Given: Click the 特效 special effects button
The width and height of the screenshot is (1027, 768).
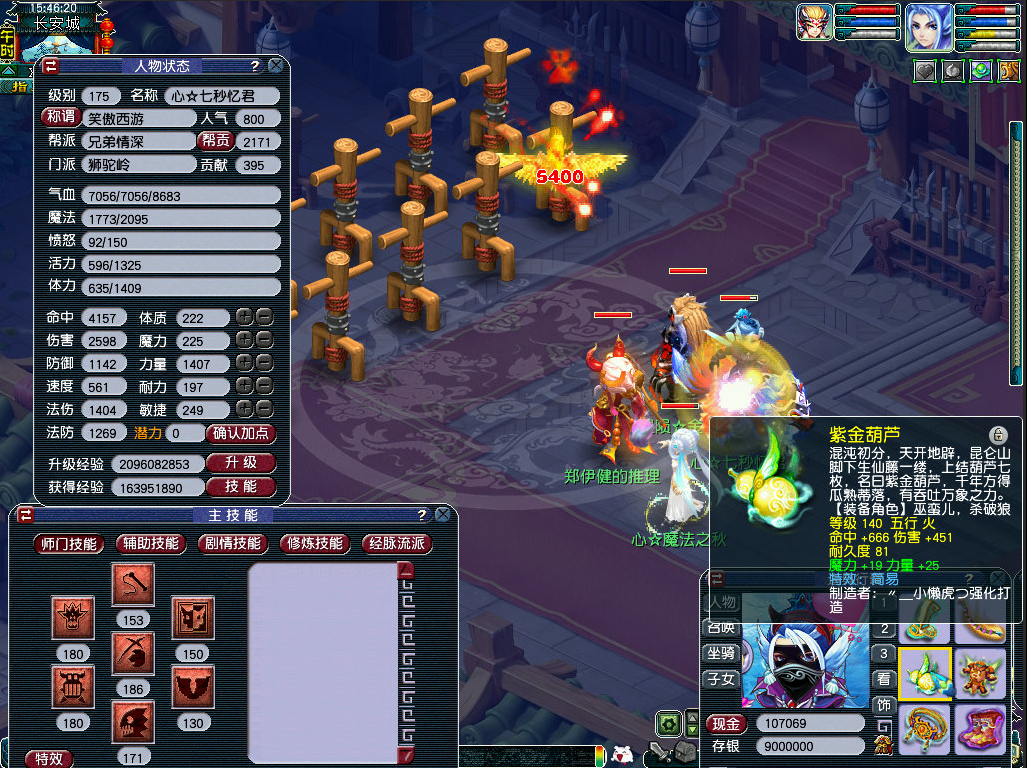Looking at the screenshot, I should 48,758.
